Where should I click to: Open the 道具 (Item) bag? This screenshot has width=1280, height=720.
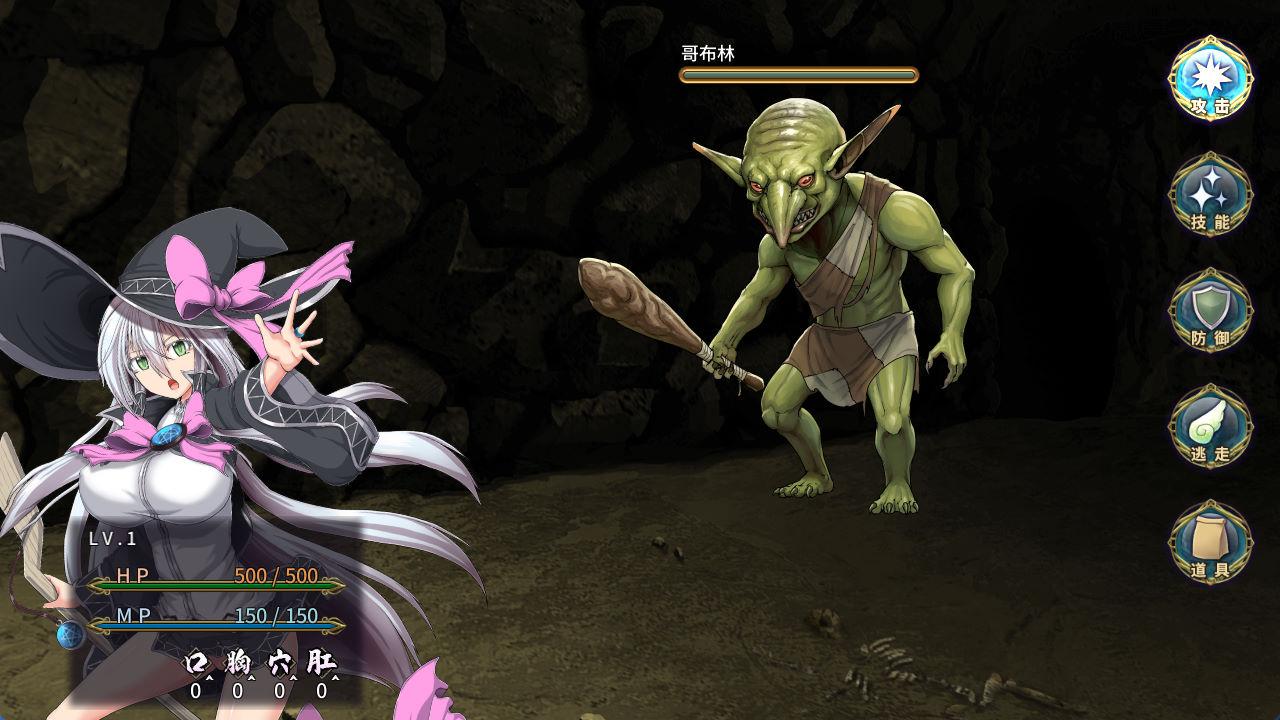[1210, 543]
